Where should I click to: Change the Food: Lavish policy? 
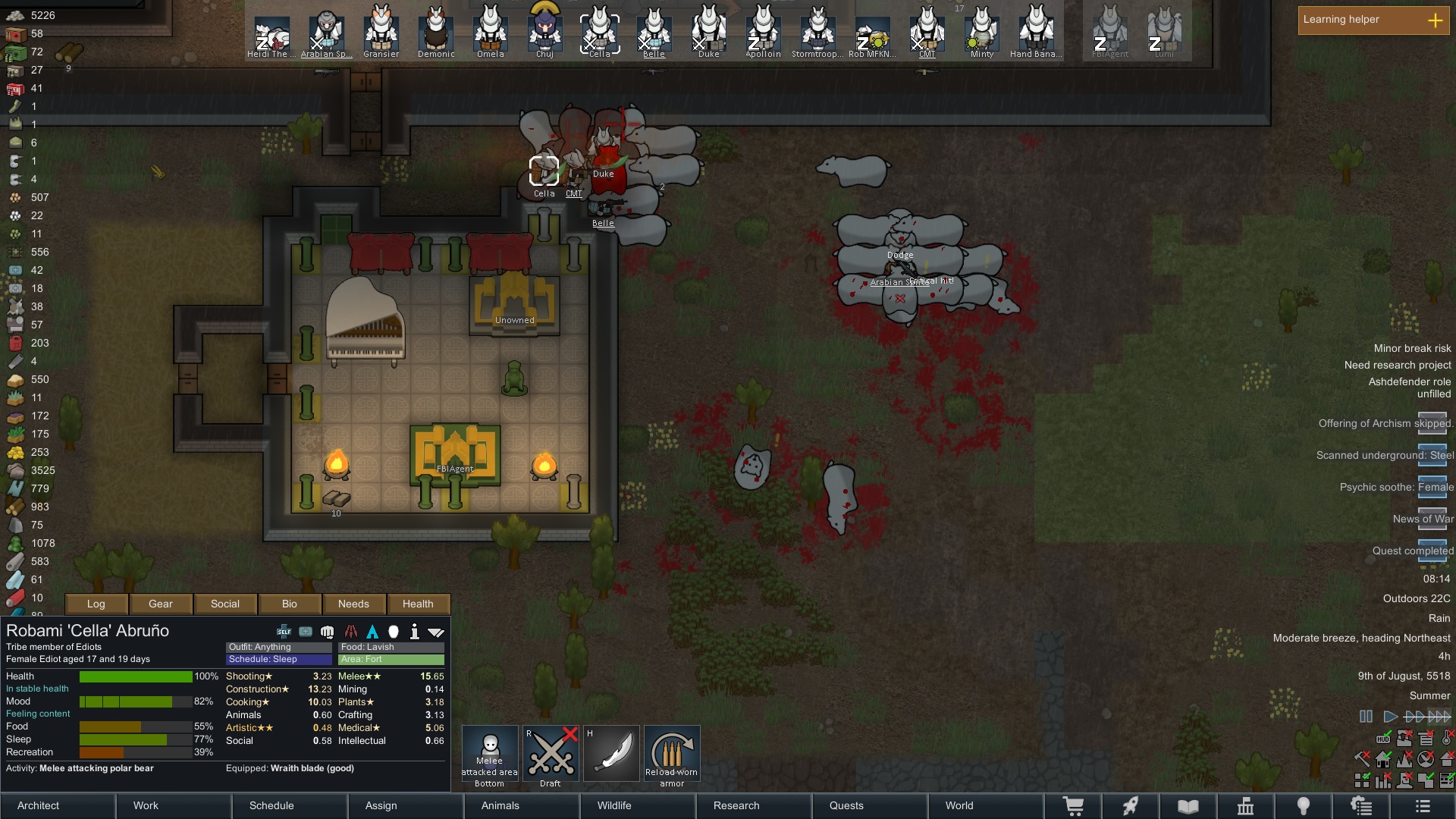tap(391, 647)
